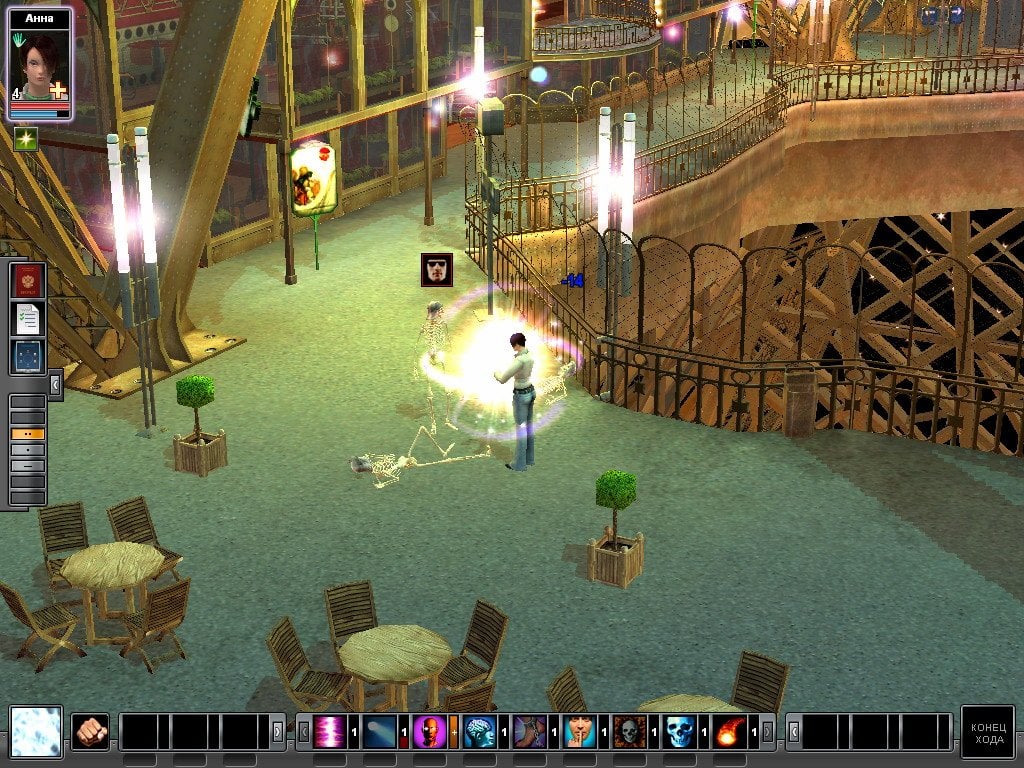
Task: Activate the shushing face silence ability
Action: (580, 732)
